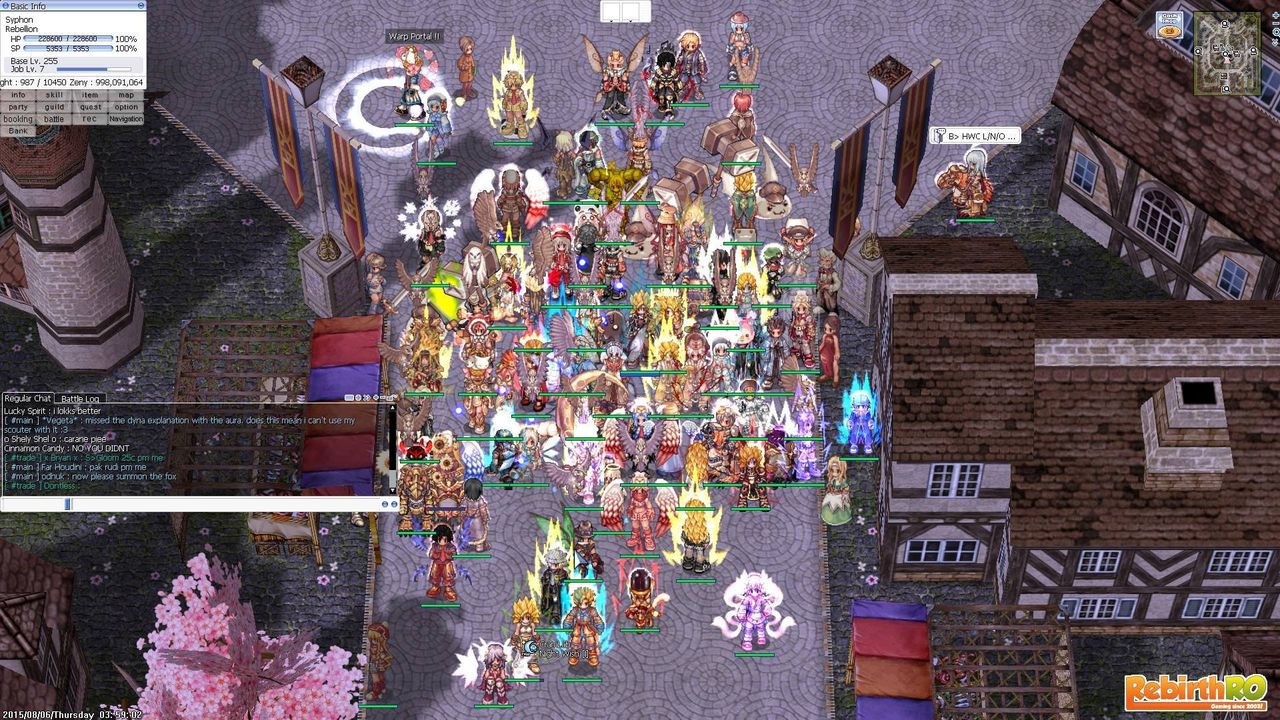This screenshot has height=720, width=1280.
Task: Open the booking window button
Action: point(19,118)
